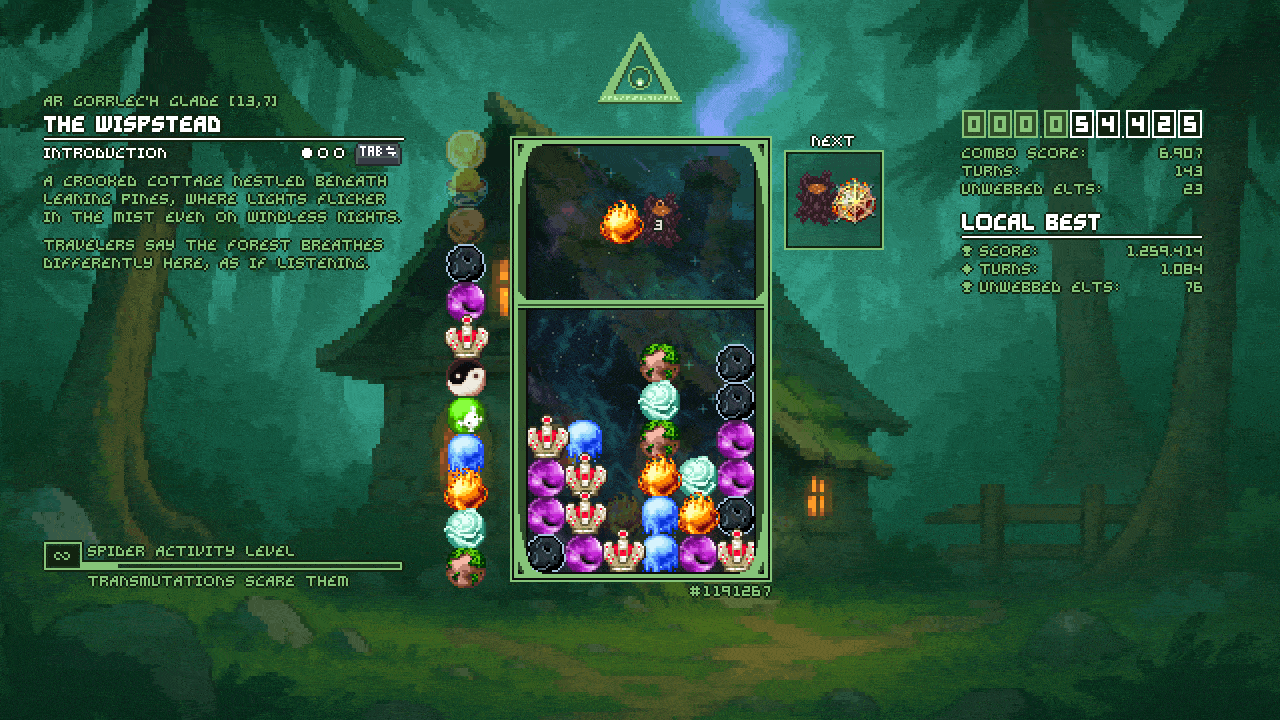Click the yin-yang element icon

click(465, 377)
